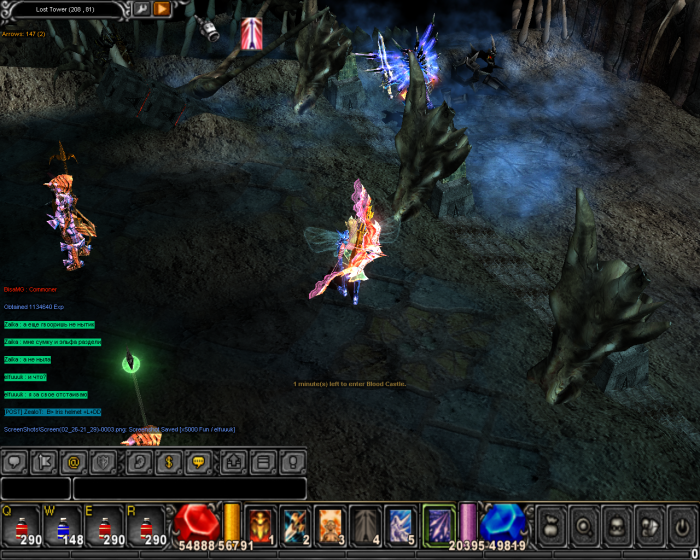700x560 pixels.
Task: Activate the blue skill in slot 5
Action: (x=401, y=524)
